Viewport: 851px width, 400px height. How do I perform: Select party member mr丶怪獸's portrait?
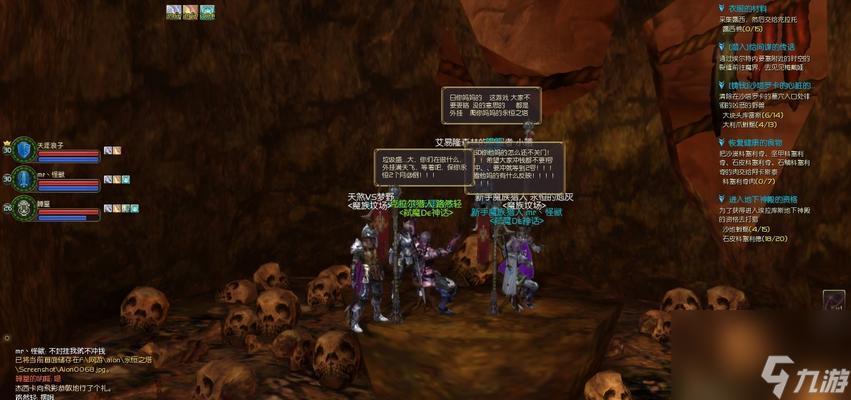click(23, 179)
